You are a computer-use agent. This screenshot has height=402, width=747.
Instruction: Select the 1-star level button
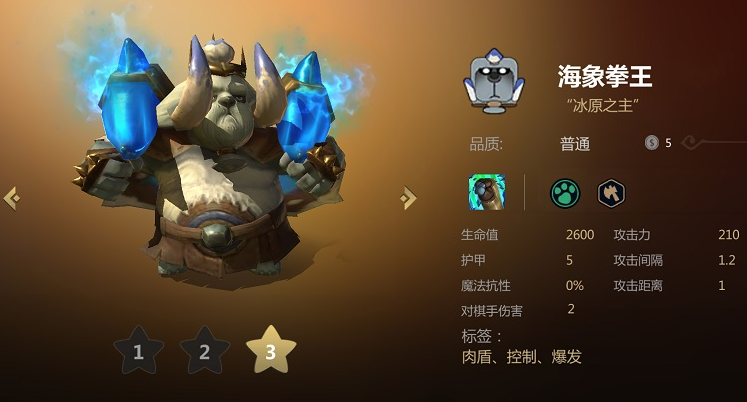tap(138, 351)
